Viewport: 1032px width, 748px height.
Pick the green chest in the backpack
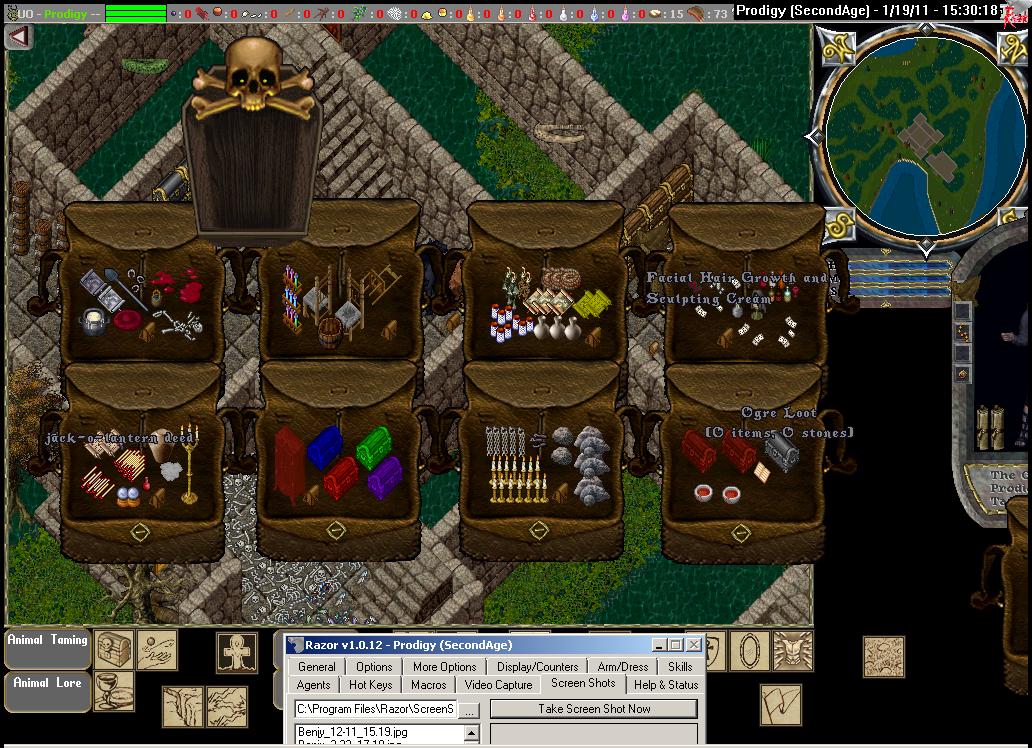coord(373,445)
